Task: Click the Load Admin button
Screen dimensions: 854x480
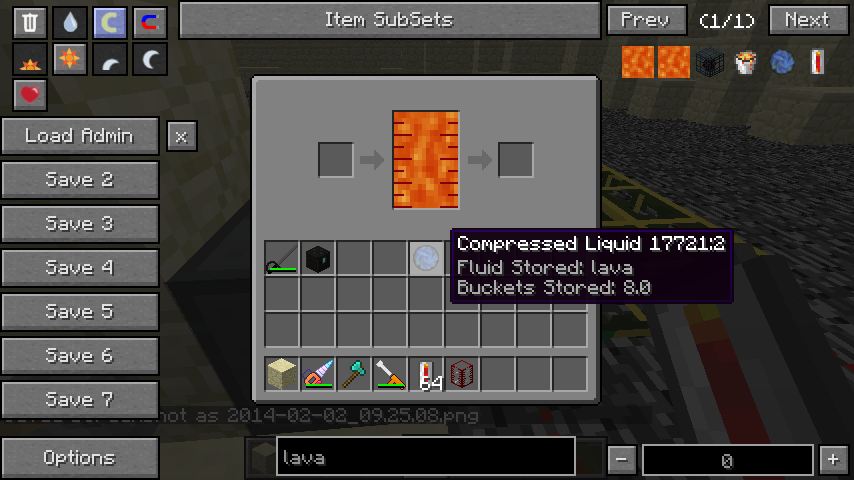Action: [80, 136]
